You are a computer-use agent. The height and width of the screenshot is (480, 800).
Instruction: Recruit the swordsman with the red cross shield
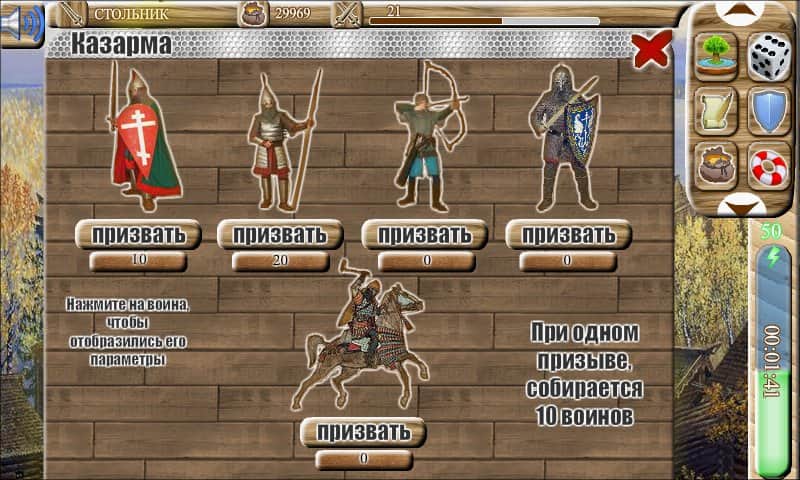tap(138, 236)
